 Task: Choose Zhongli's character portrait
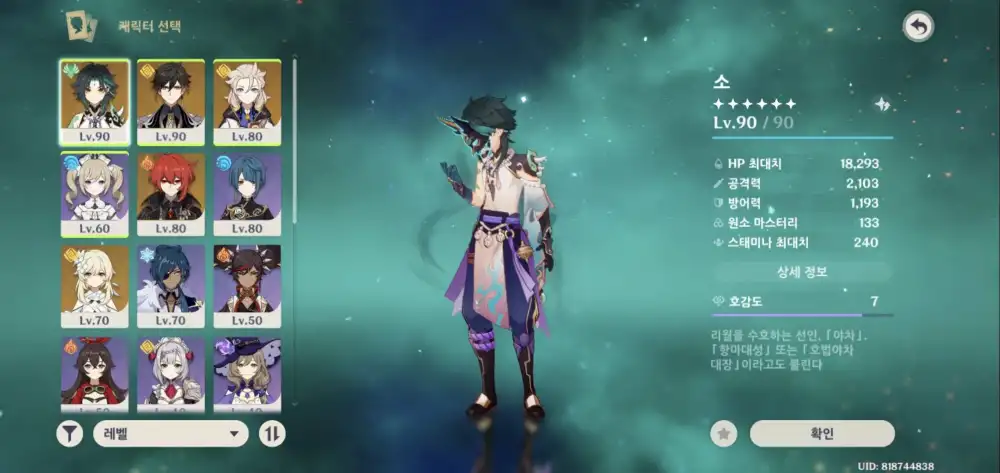pos(171,102)
